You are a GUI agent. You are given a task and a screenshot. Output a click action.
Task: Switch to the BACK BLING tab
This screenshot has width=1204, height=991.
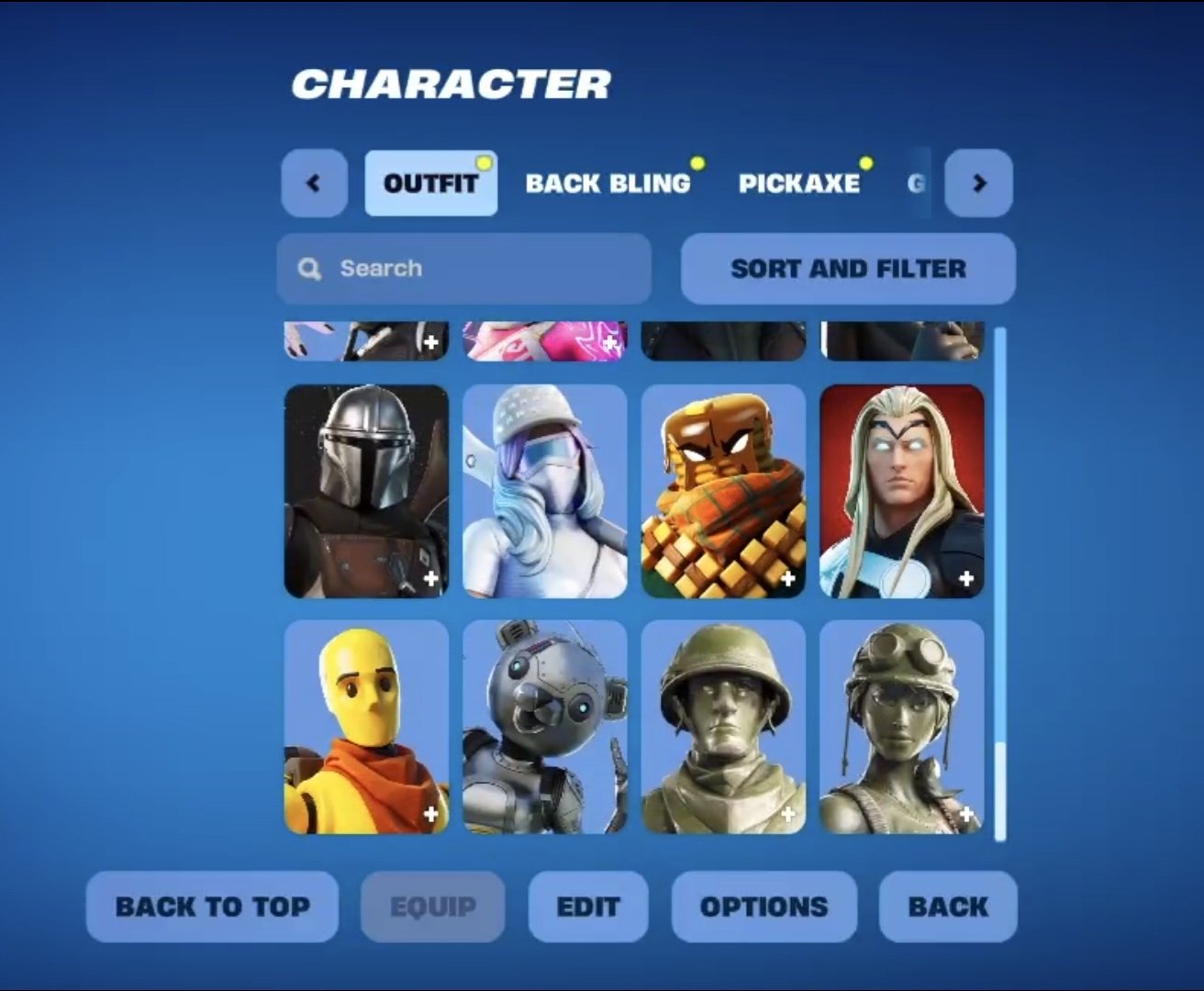pyautogui.click(x=608, y=184)
